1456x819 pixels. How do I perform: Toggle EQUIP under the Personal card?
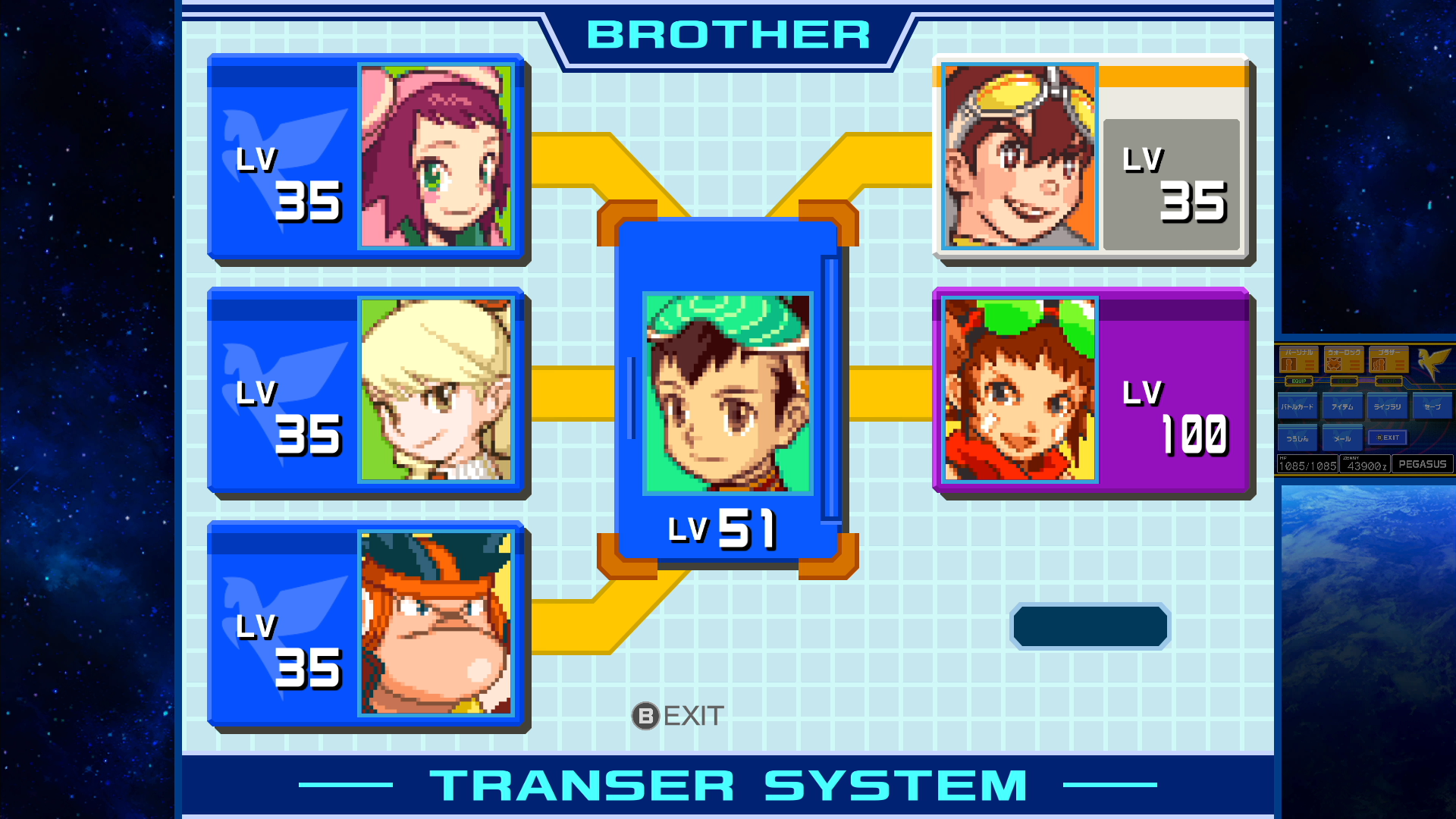pos(1299,381)
